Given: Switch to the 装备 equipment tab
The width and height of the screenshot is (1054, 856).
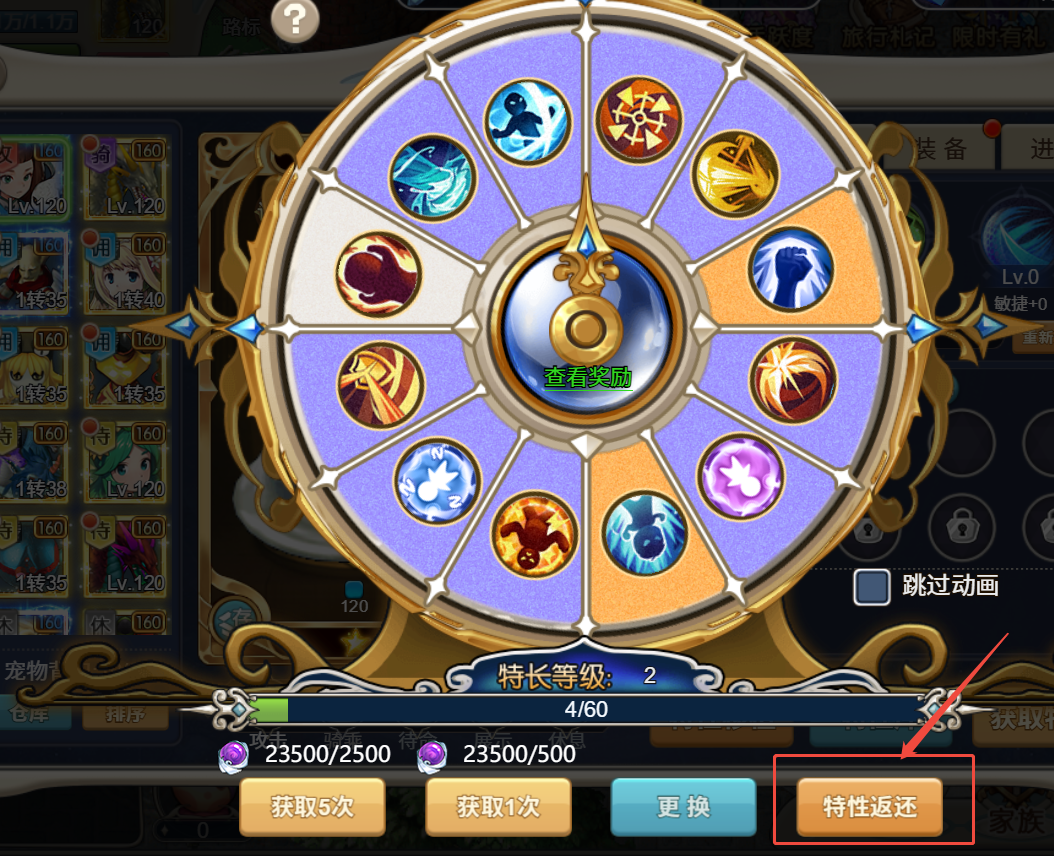Looking at the screenshot, I should click(940, 148).
